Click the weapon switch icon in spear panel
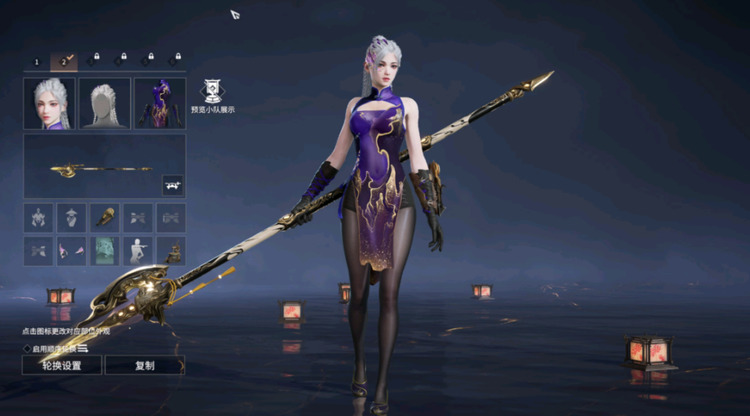 click(x=171, y=184)
